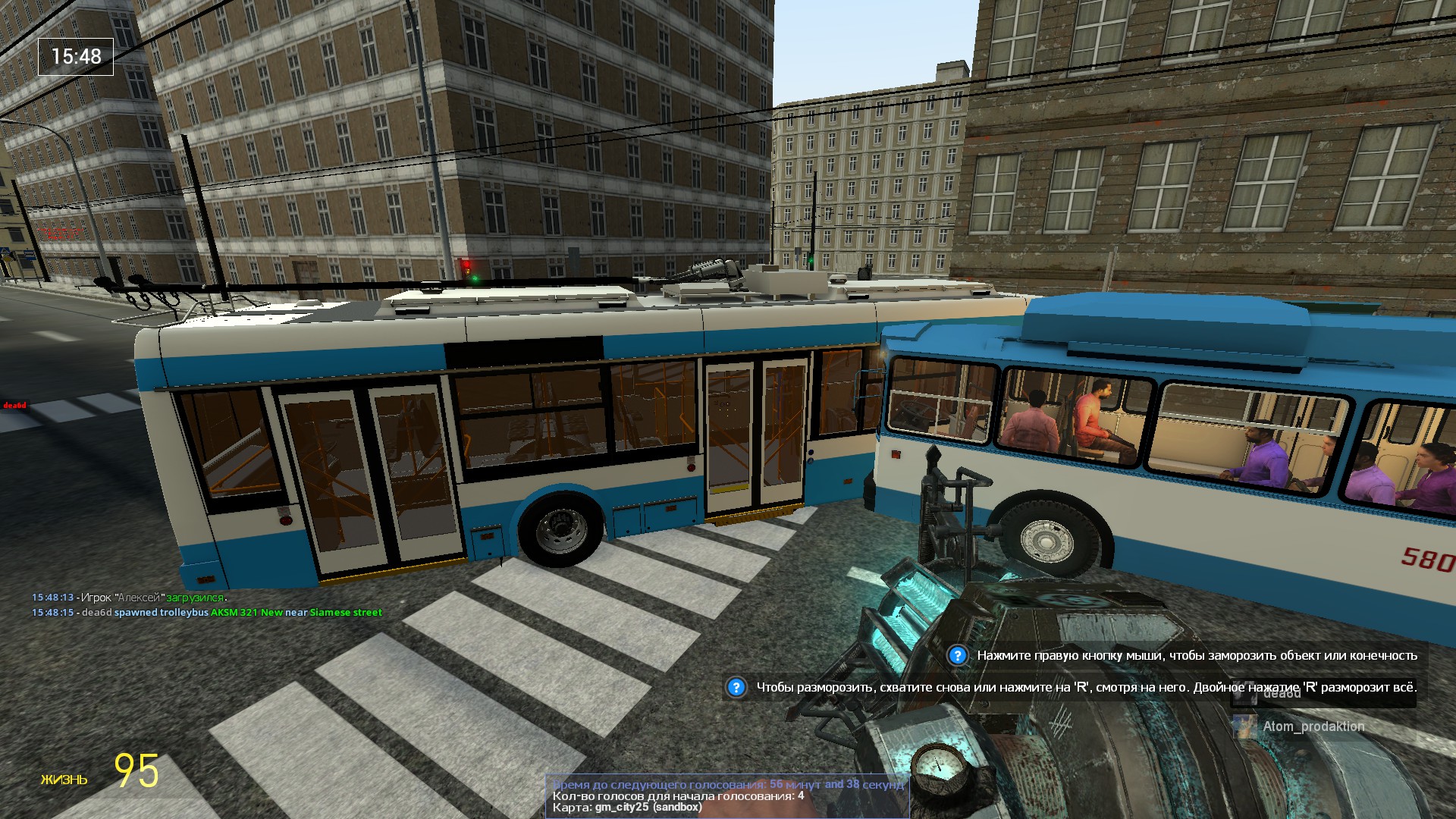
Task: Click the map vote panel showing gm_city25
Action: 726,795
